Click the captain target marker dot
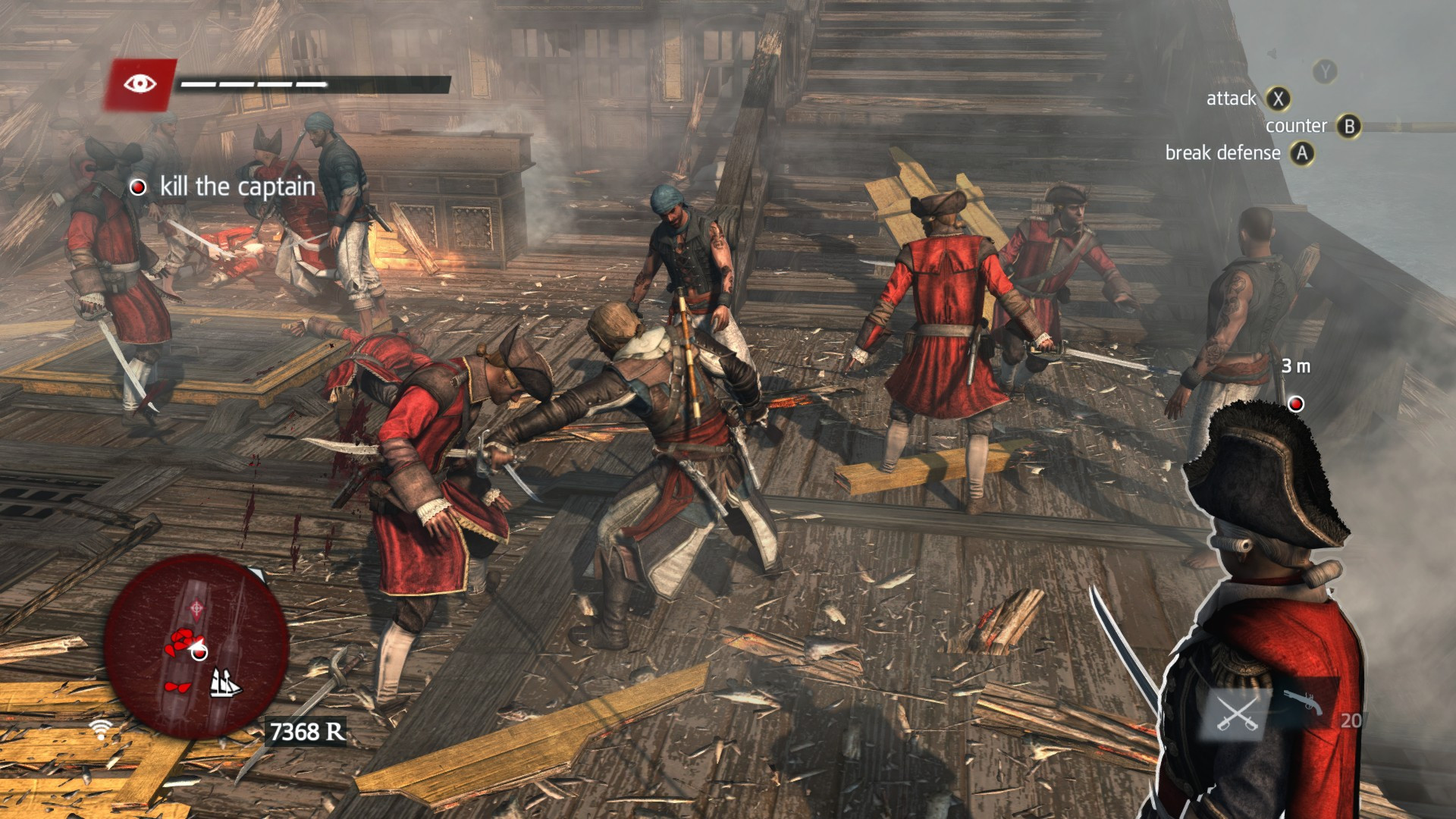This screenshot has height=819, width=1456. coord(1296,403)
